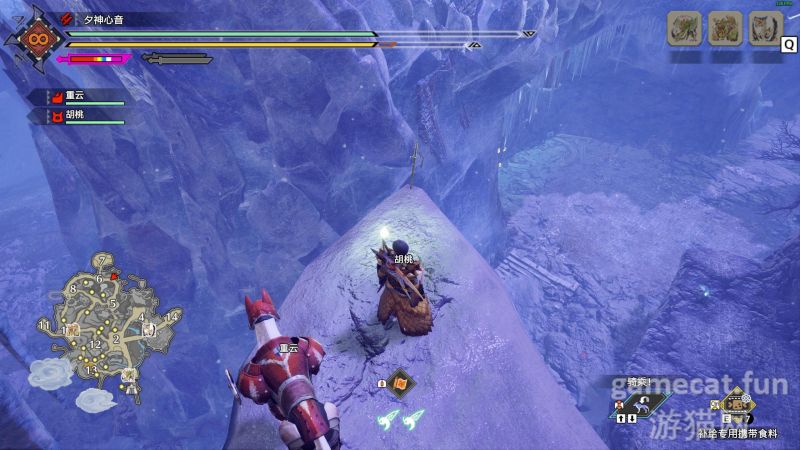Click the monster icon near minimap area 4
800x450 pixels.
coord(148,329)
